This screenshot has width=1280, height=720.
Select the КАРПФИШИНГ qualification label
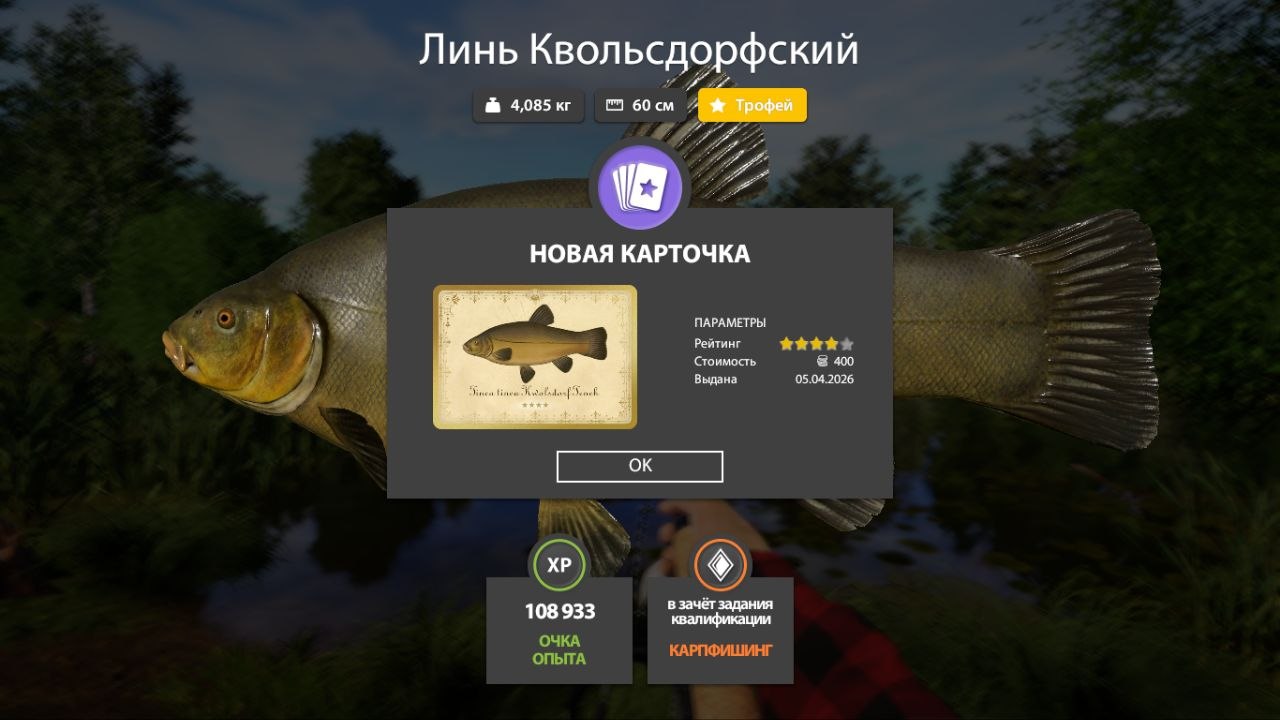pyautogui.click(x=719, y=648)
